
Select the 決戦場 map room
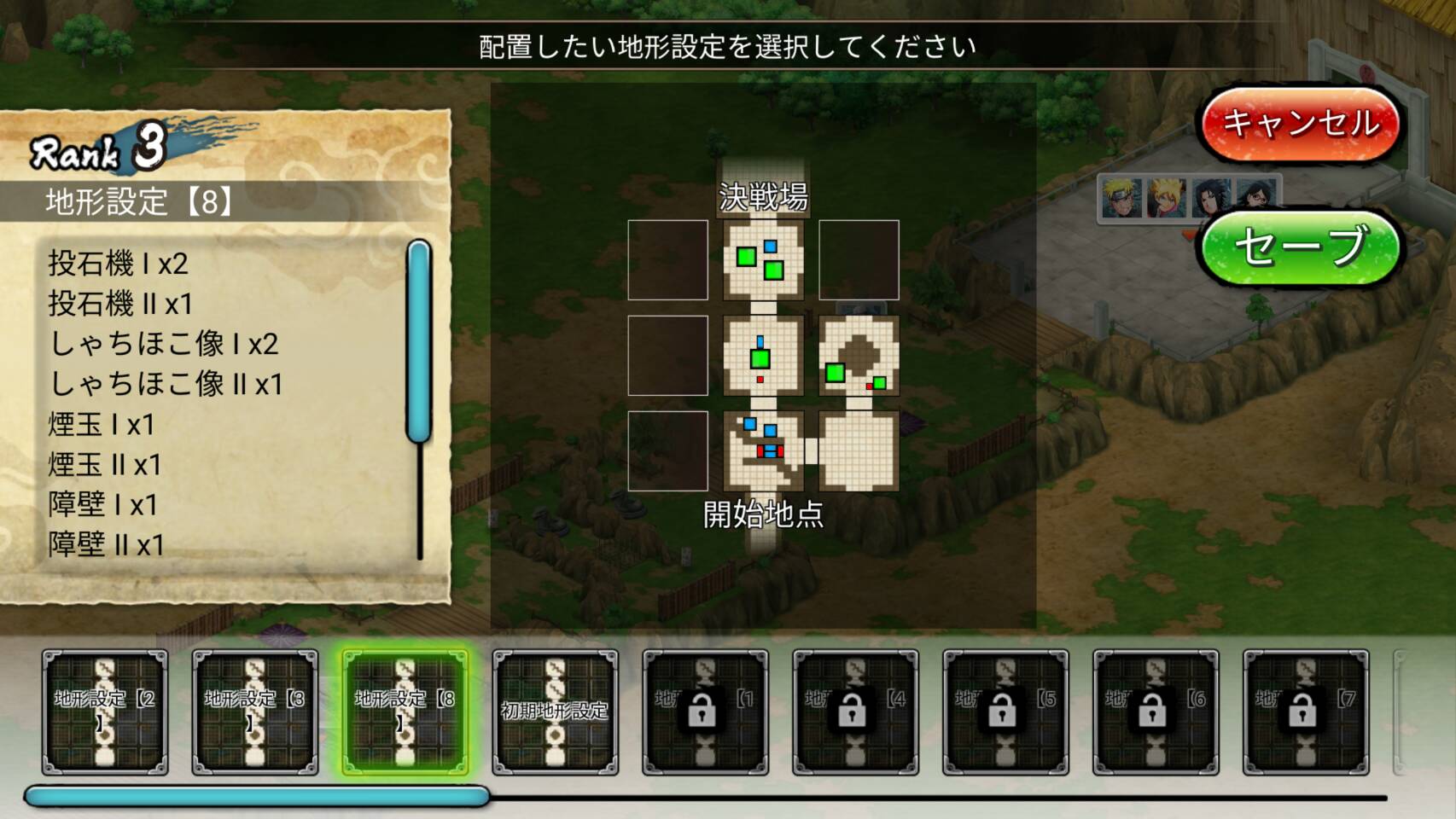pos(763,260)
